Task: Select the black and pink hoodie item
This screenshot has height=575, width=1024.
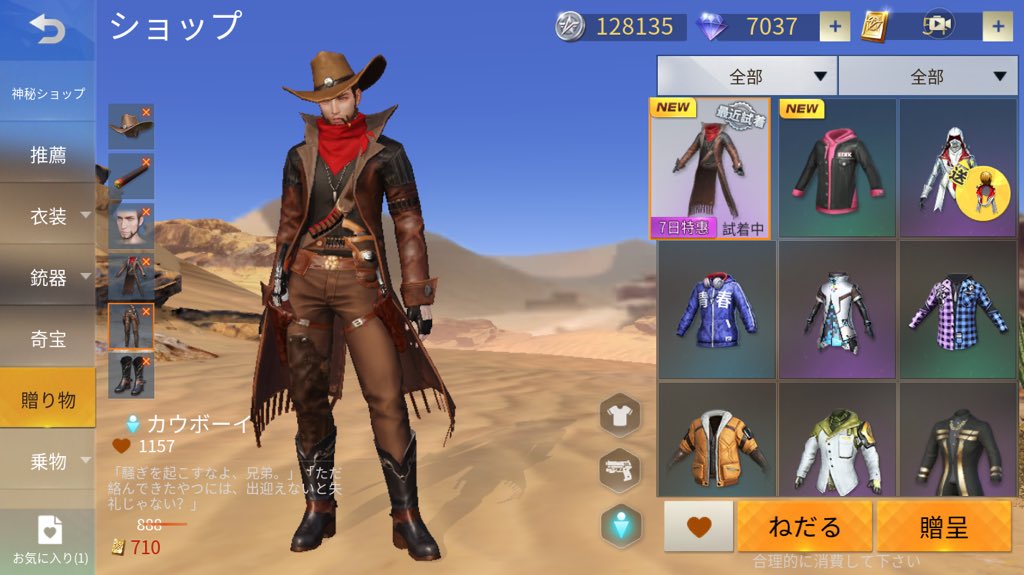Action: [x=837, y=168]
